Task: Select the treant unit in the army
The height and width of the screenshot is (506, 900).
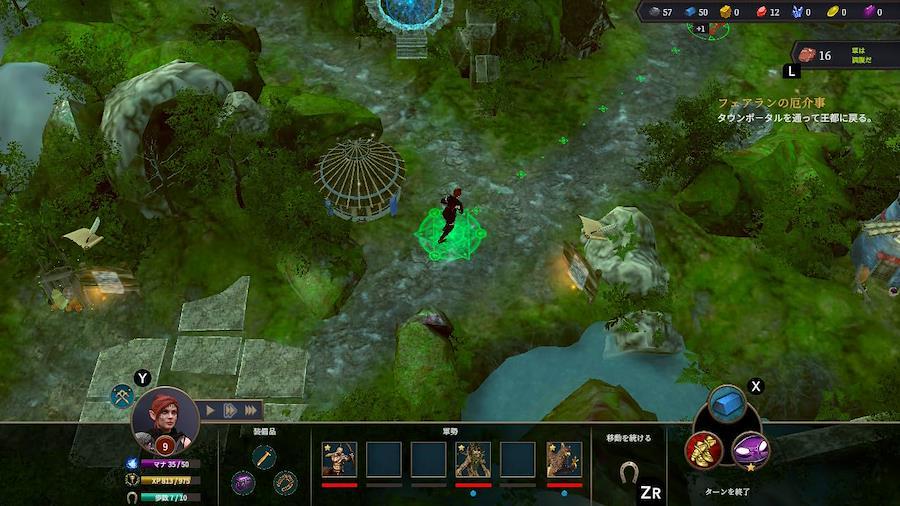Action: (x=473, y=459)
